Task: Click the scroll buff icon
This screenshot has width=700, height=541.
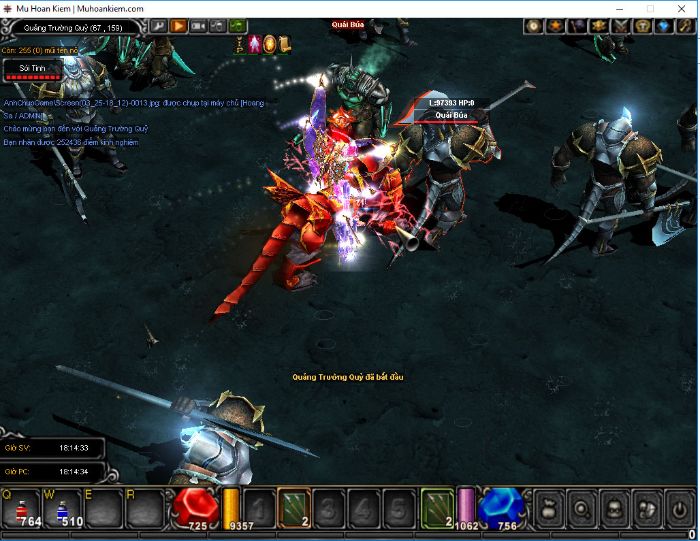Action: click(x=285, y=44)
